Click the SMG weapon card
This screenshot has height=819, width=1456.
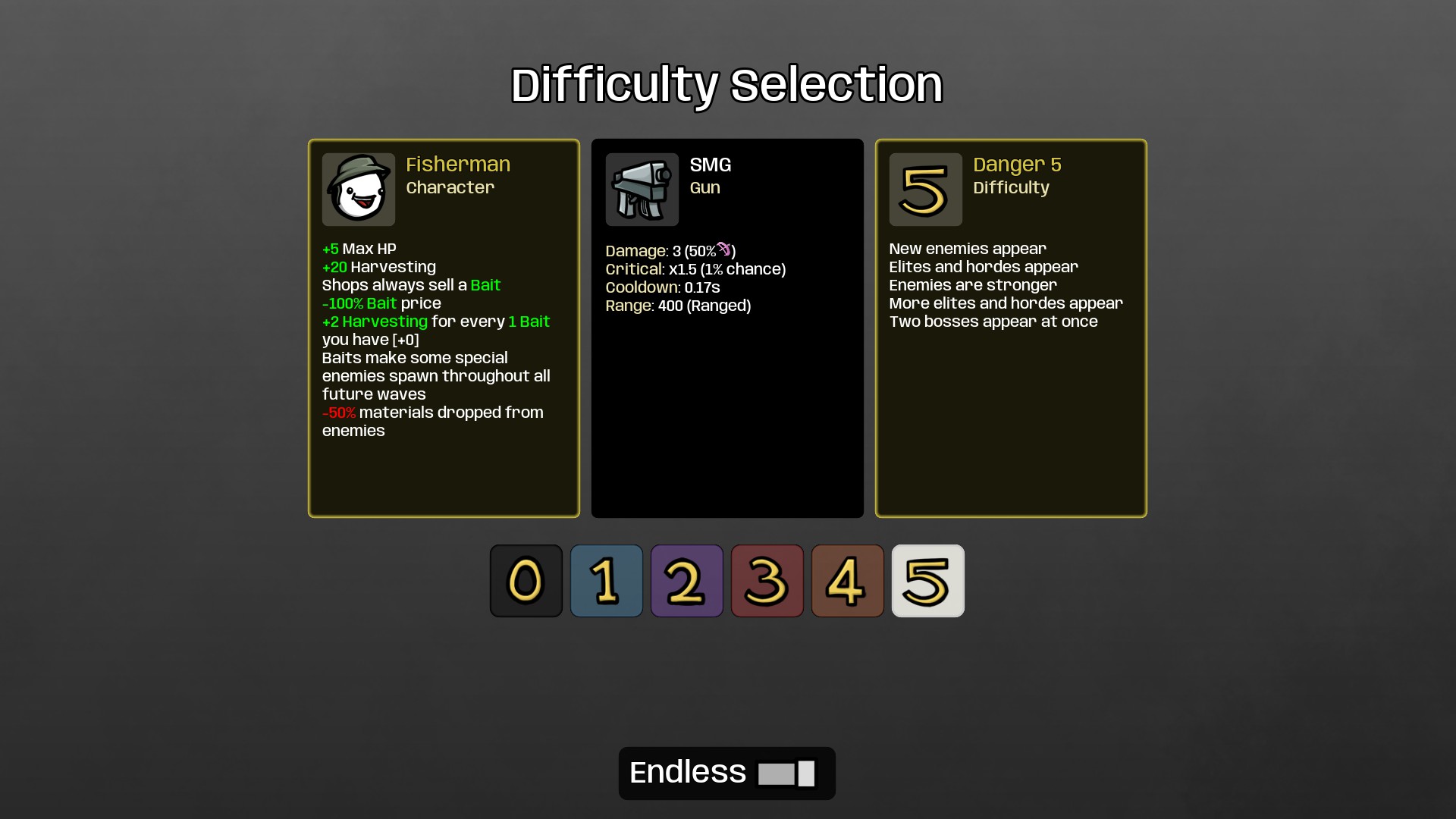(x=726, y=328)
